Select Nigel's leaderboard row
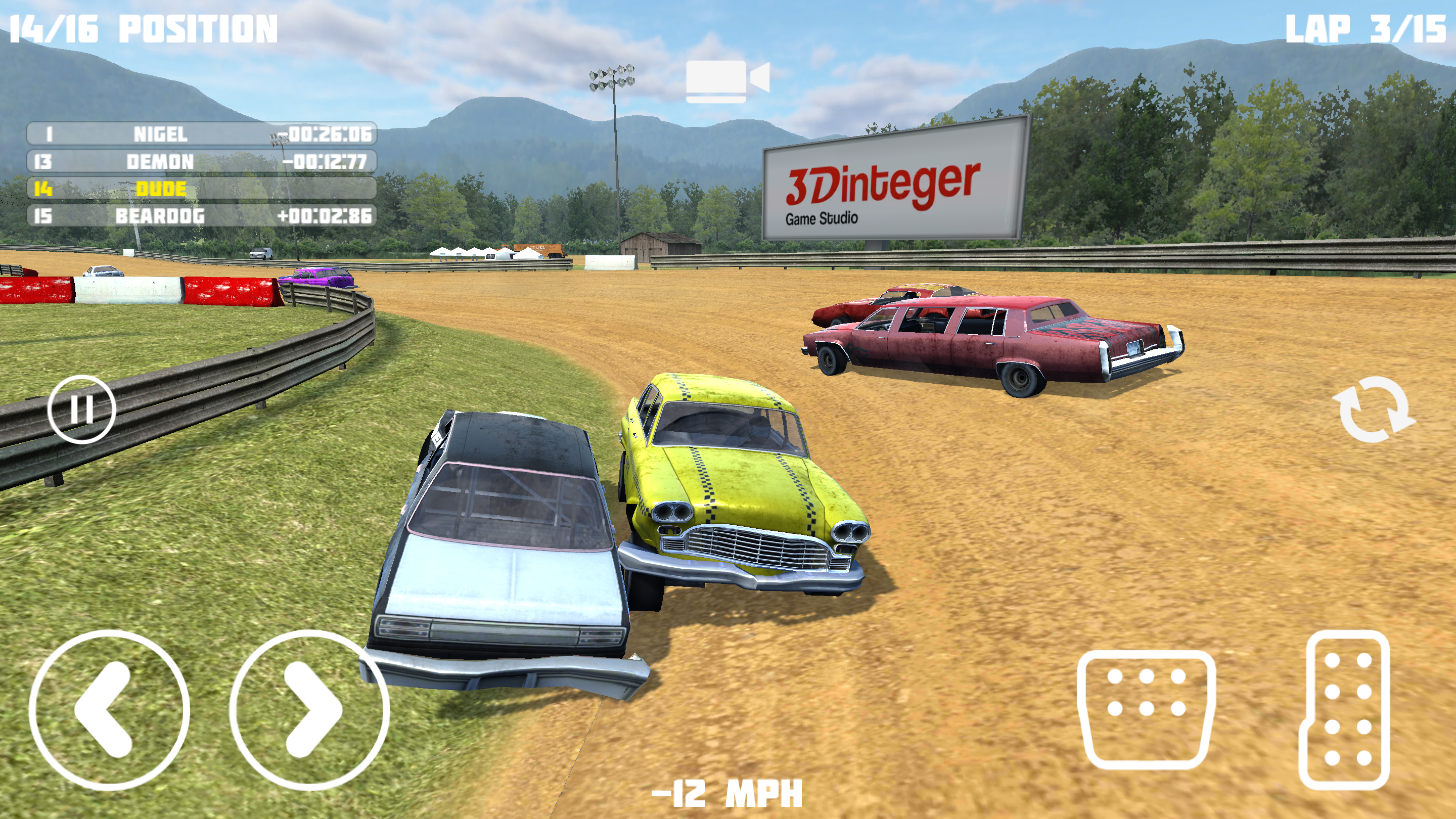1456x819 pixels. [202, 134]
